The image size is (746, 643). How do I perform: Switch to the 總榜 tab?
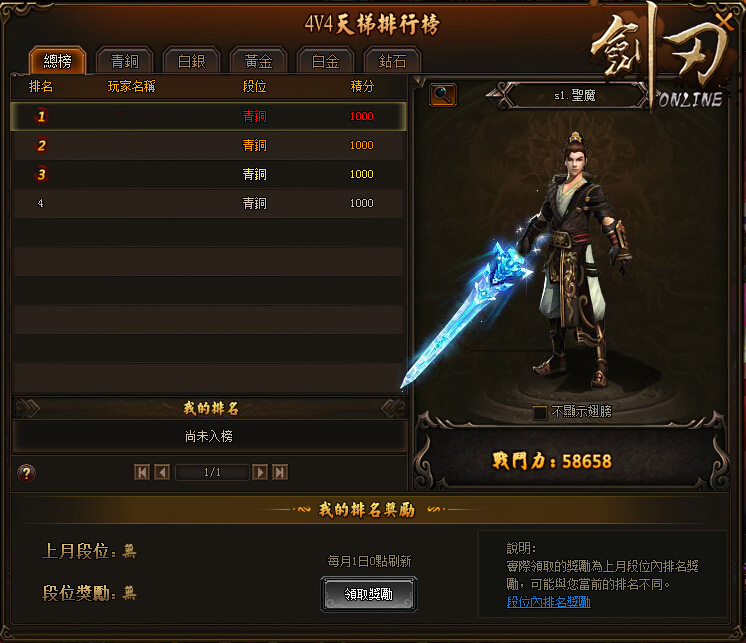[57, 61]
